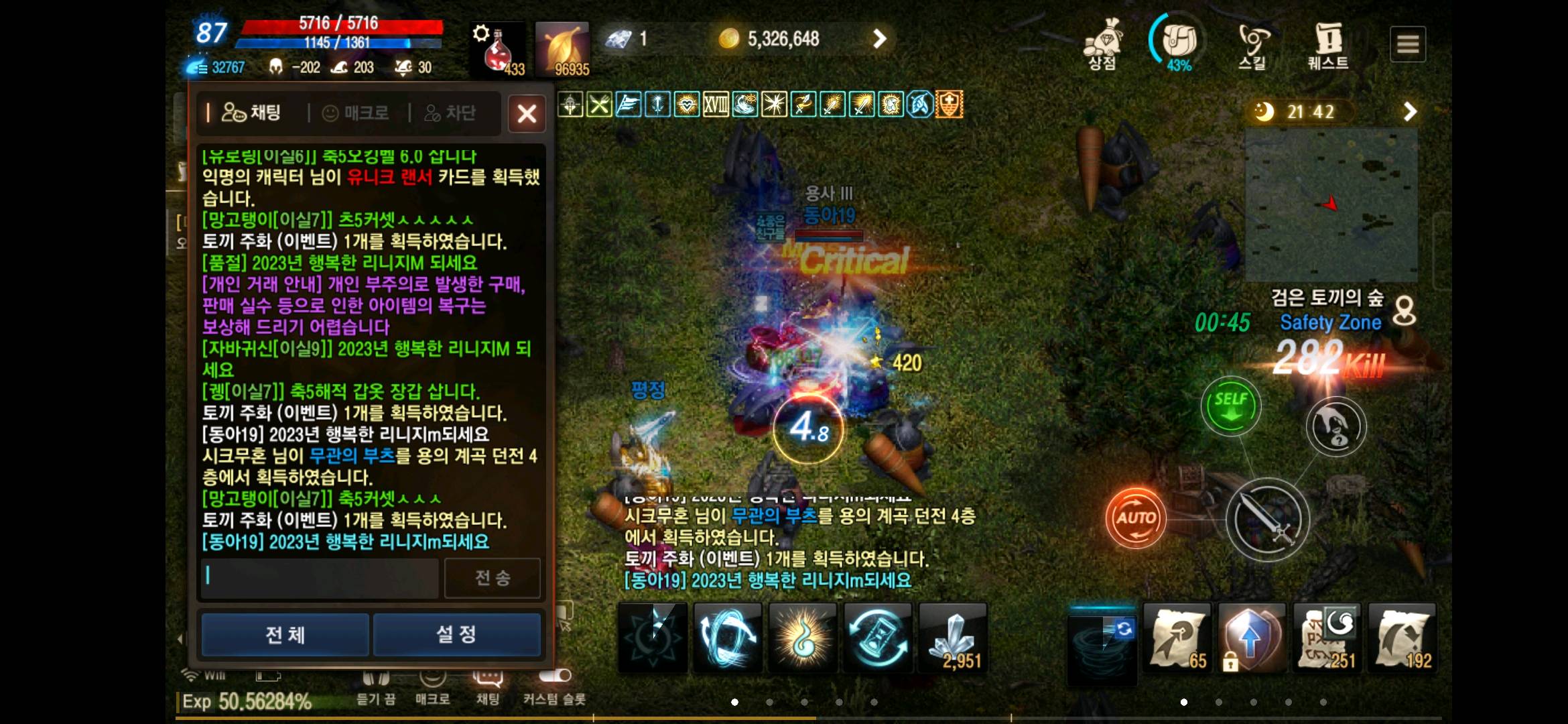This screenshot has height=724, width=1568.
Task: Expand the currency bar with the right arrow
Action: (880, 39)
